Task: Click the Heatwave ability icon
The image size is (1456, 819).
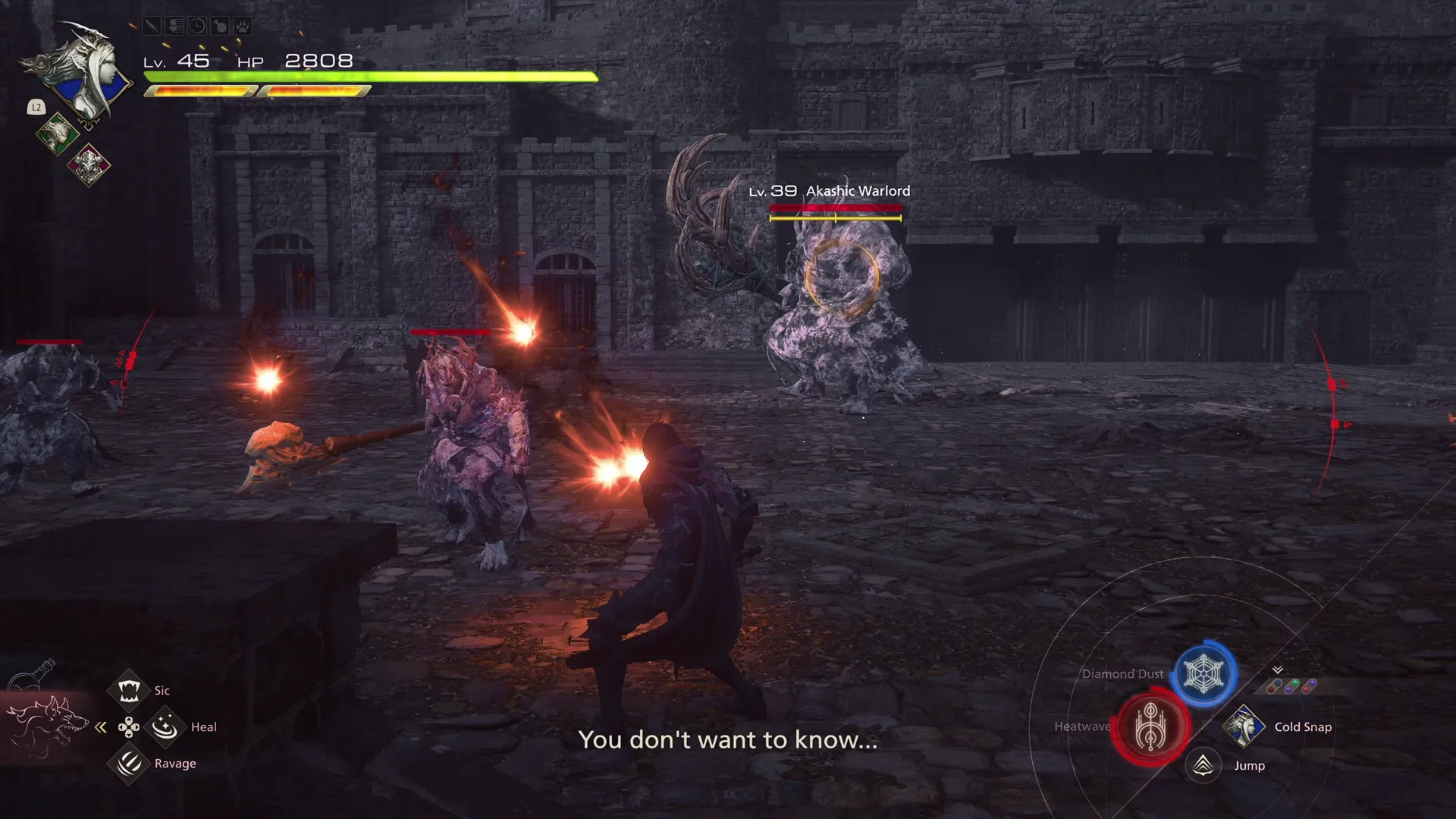Action: [1150, 726]
